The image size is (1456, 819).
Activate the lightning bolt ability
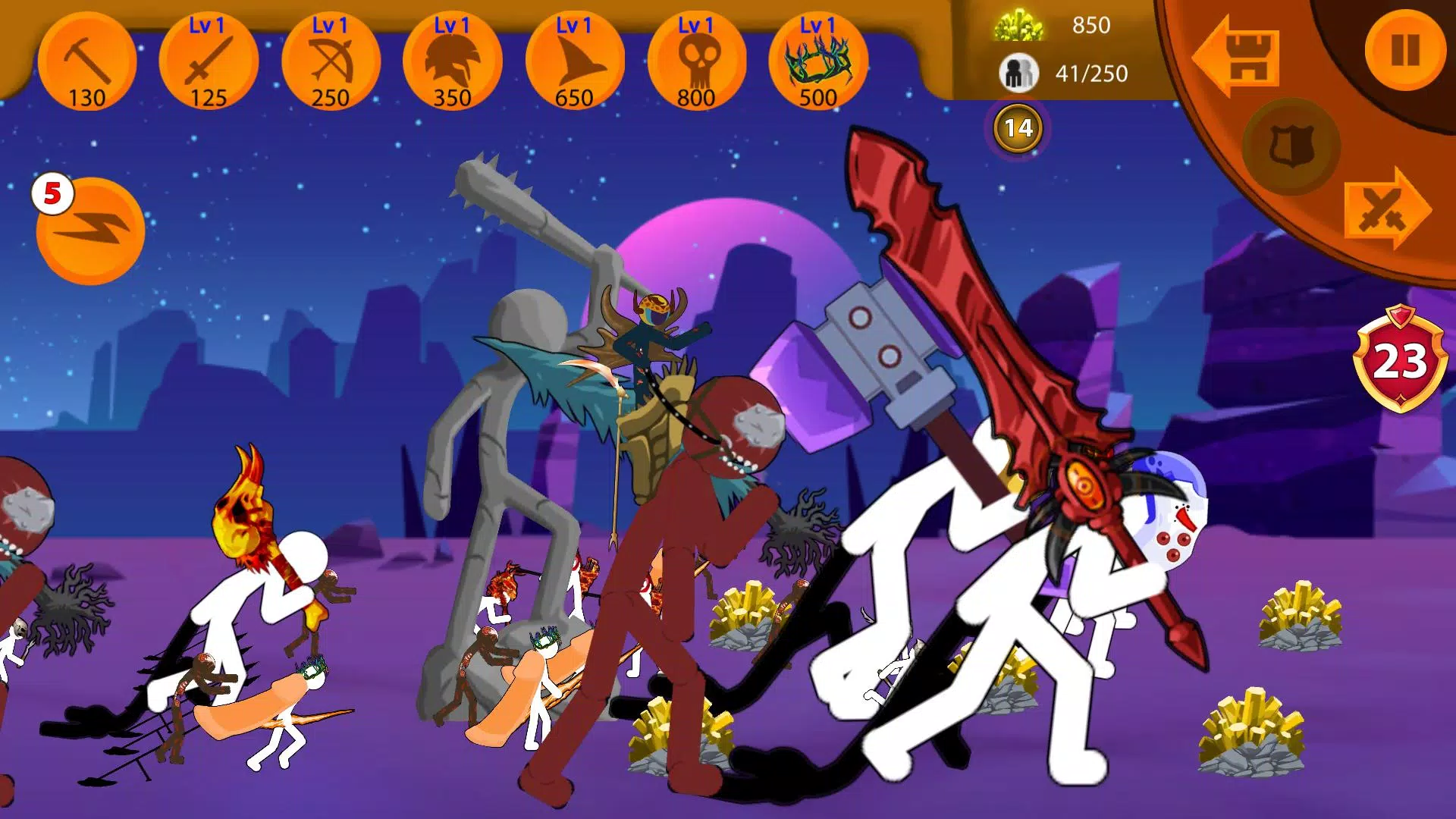pos(91,231)
